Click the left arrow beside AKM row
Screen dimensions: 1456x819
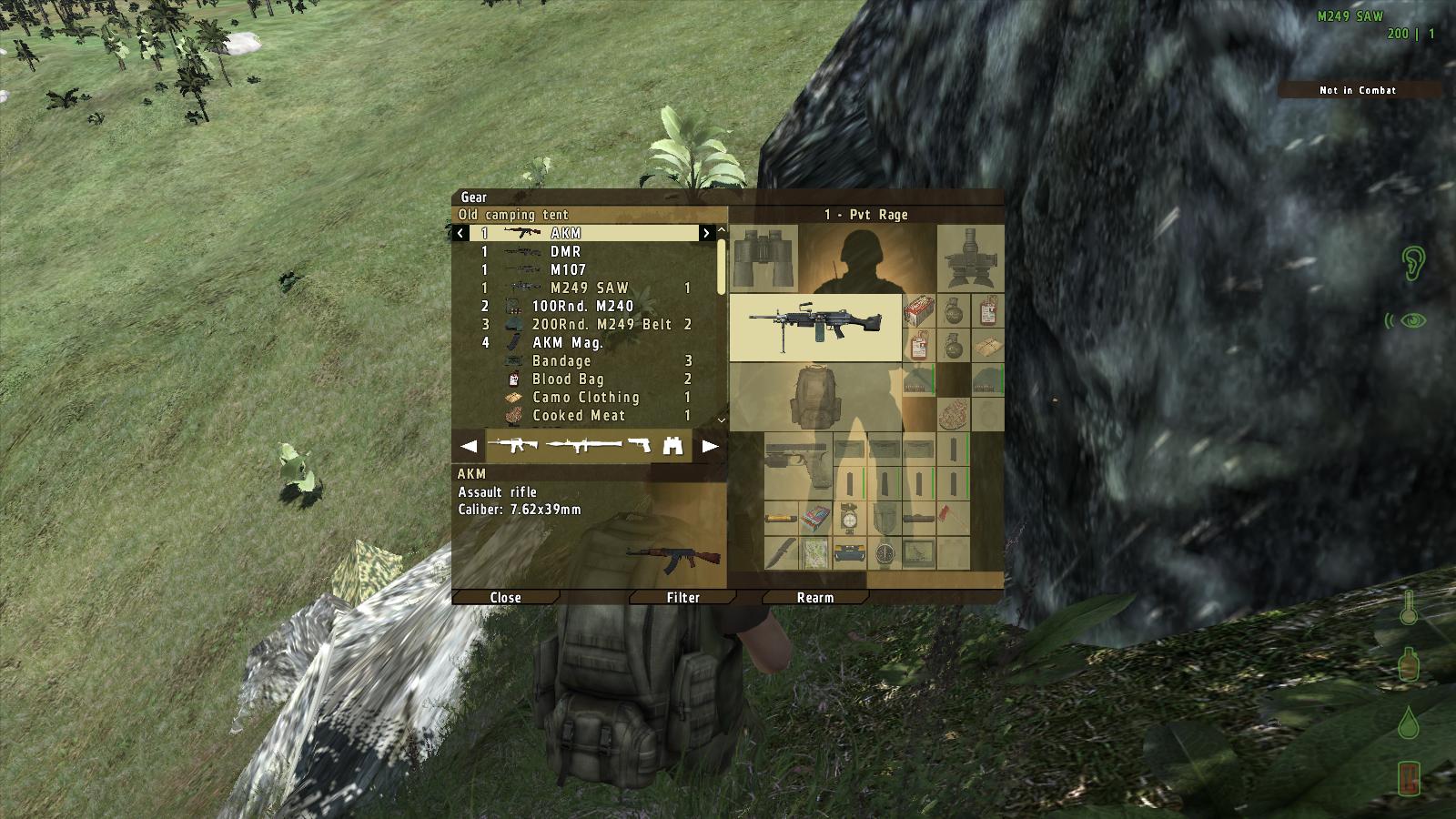point(460,234)
